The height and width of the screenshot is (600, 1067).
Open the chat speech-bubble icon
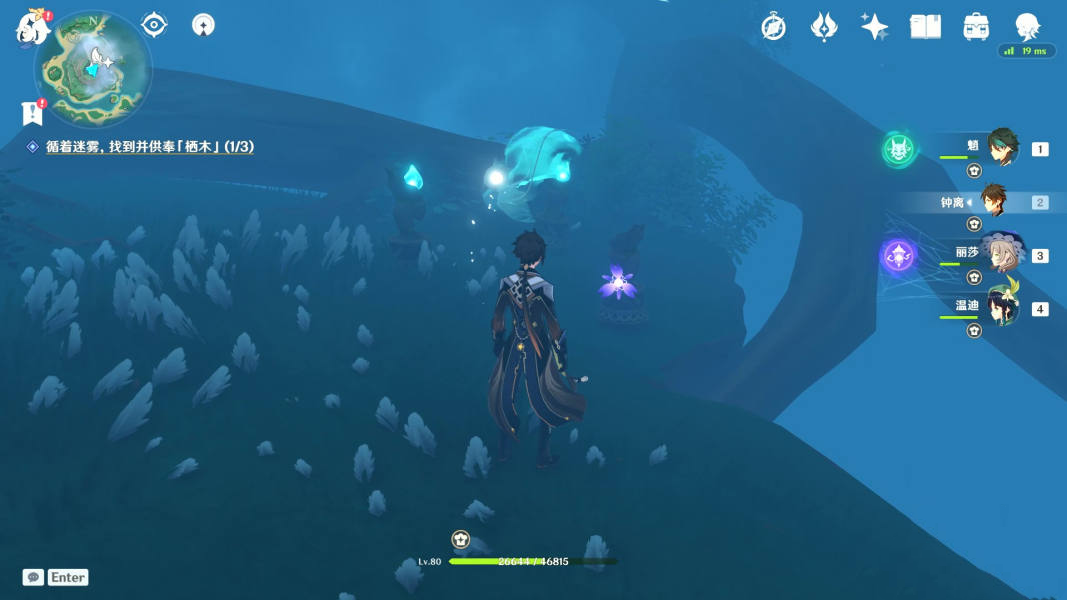click(33, 577)
